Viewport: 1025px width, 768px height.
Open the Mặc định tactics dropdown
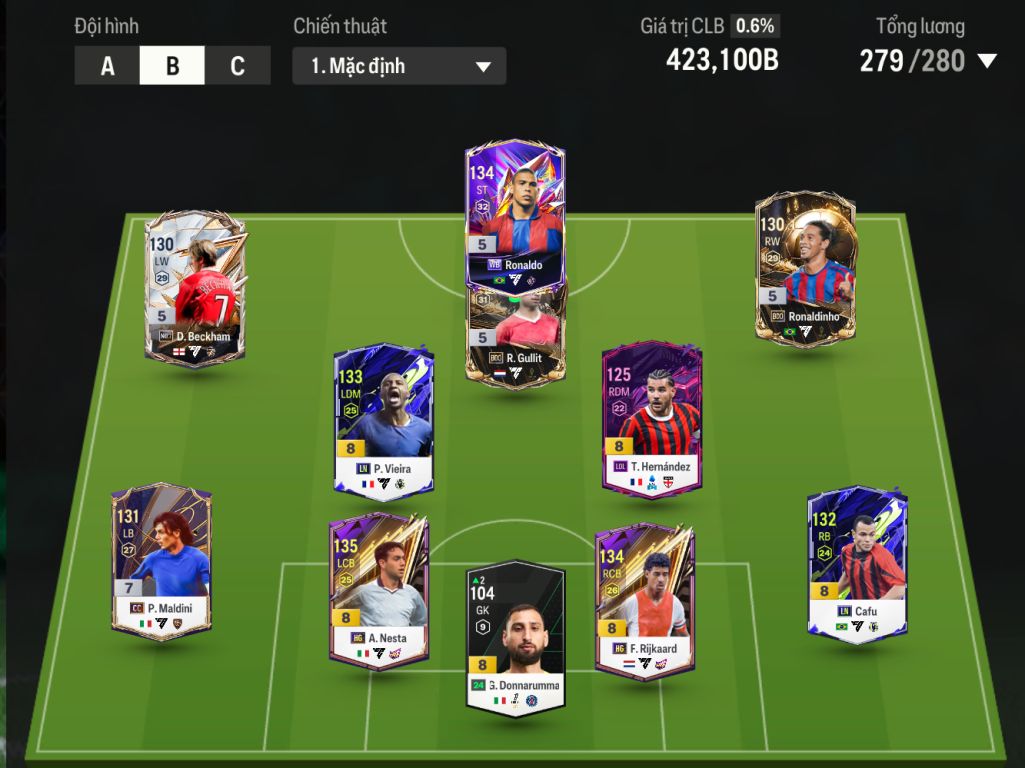[399, 66]
